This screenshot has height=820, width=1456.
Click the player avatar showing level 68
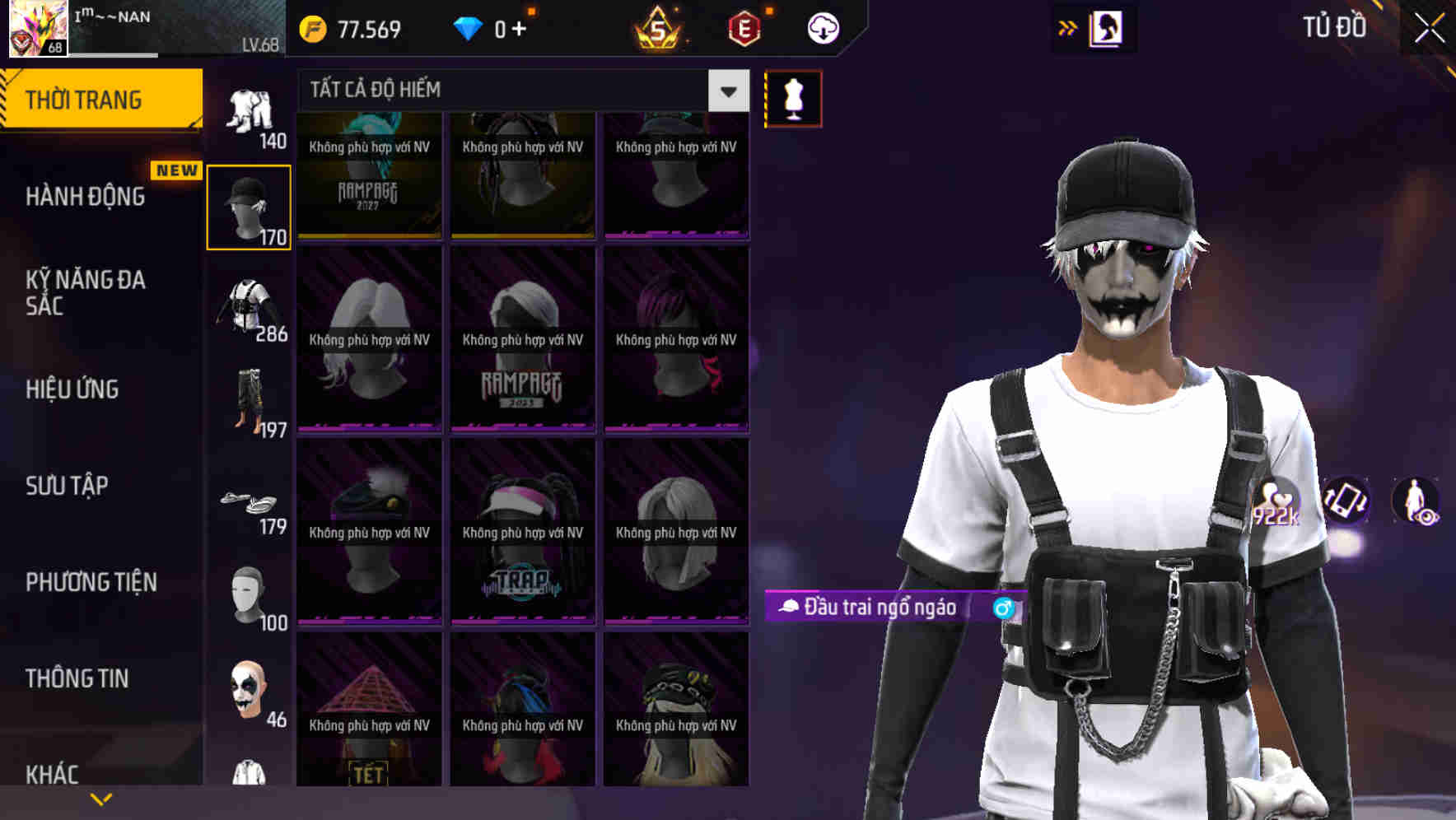(37, 29)
